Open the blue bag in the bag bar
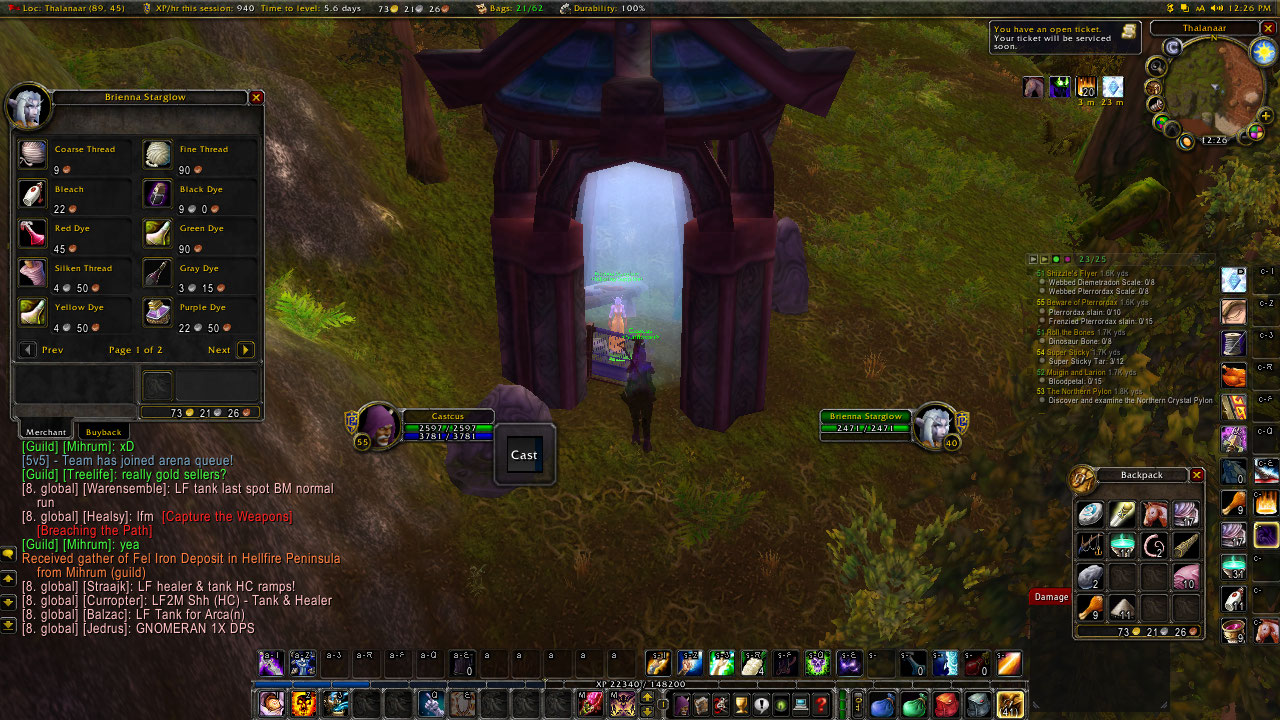 [881, 704]
